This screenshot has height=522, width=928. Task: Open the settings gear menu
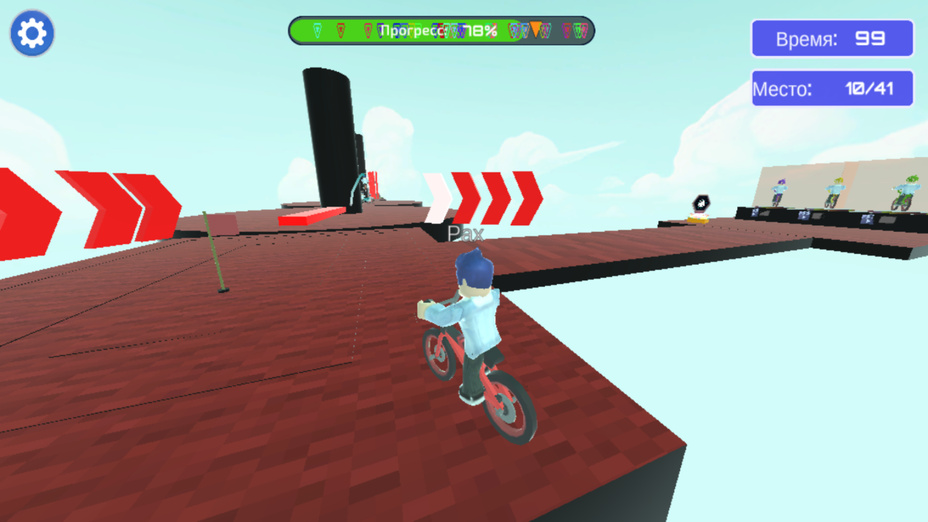pos(32,34)
